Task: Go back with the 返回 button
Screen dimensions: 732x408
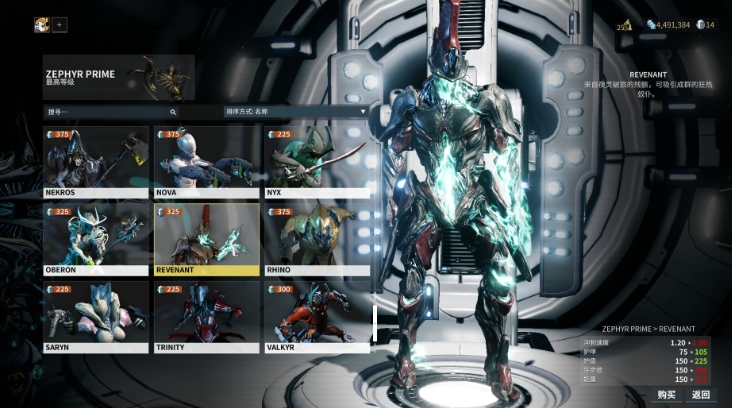Action: 700,394
